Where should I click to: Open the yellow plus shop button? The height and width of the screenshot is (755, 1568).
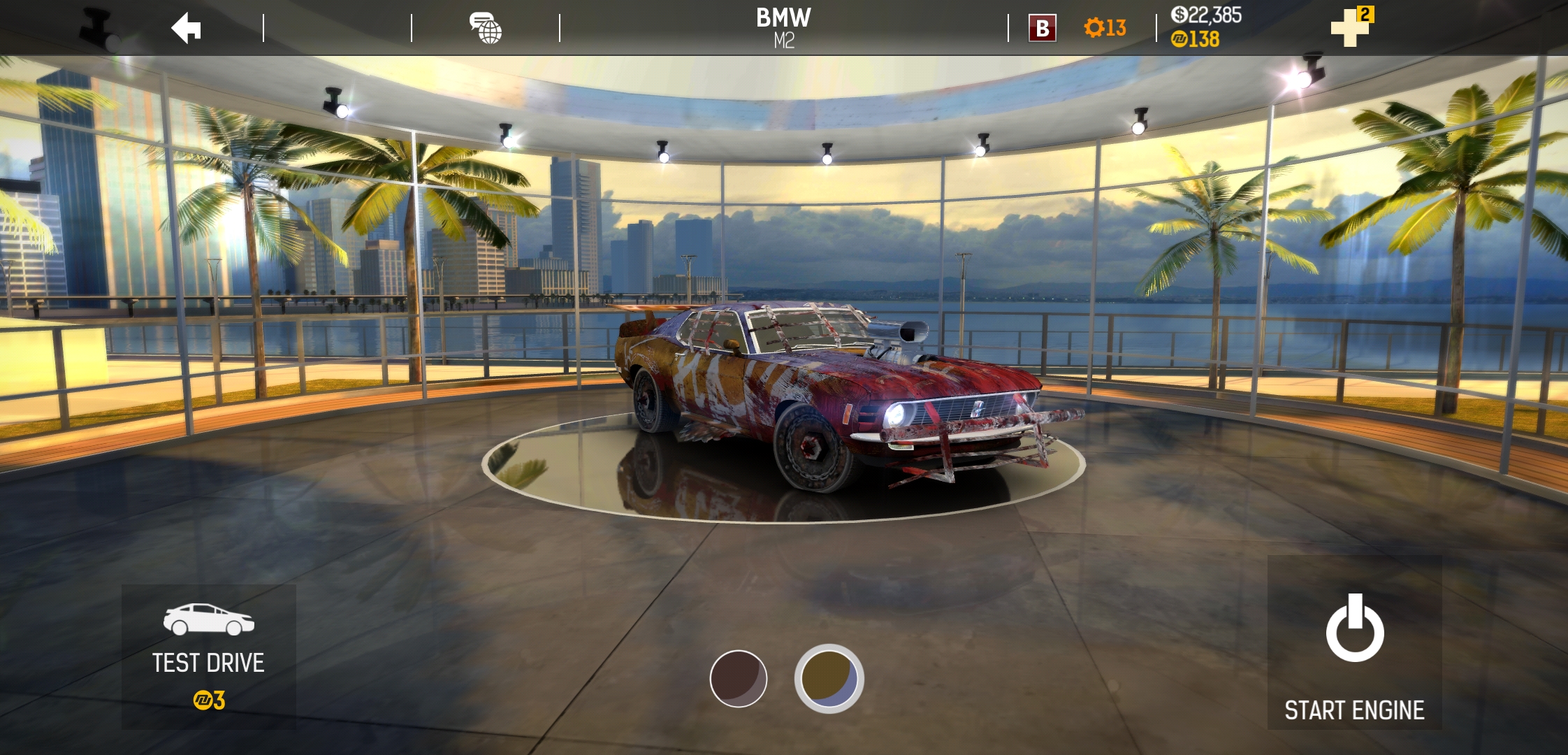pos(1351,27)
